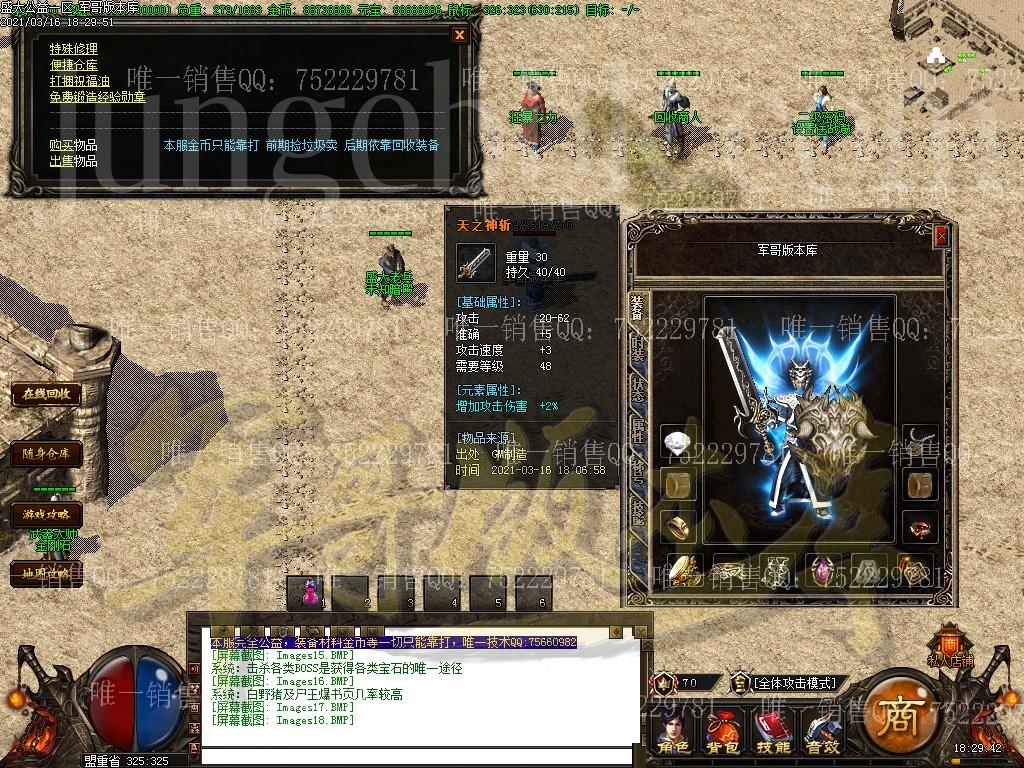Close the NPC dialogue window

click(459, 35)
